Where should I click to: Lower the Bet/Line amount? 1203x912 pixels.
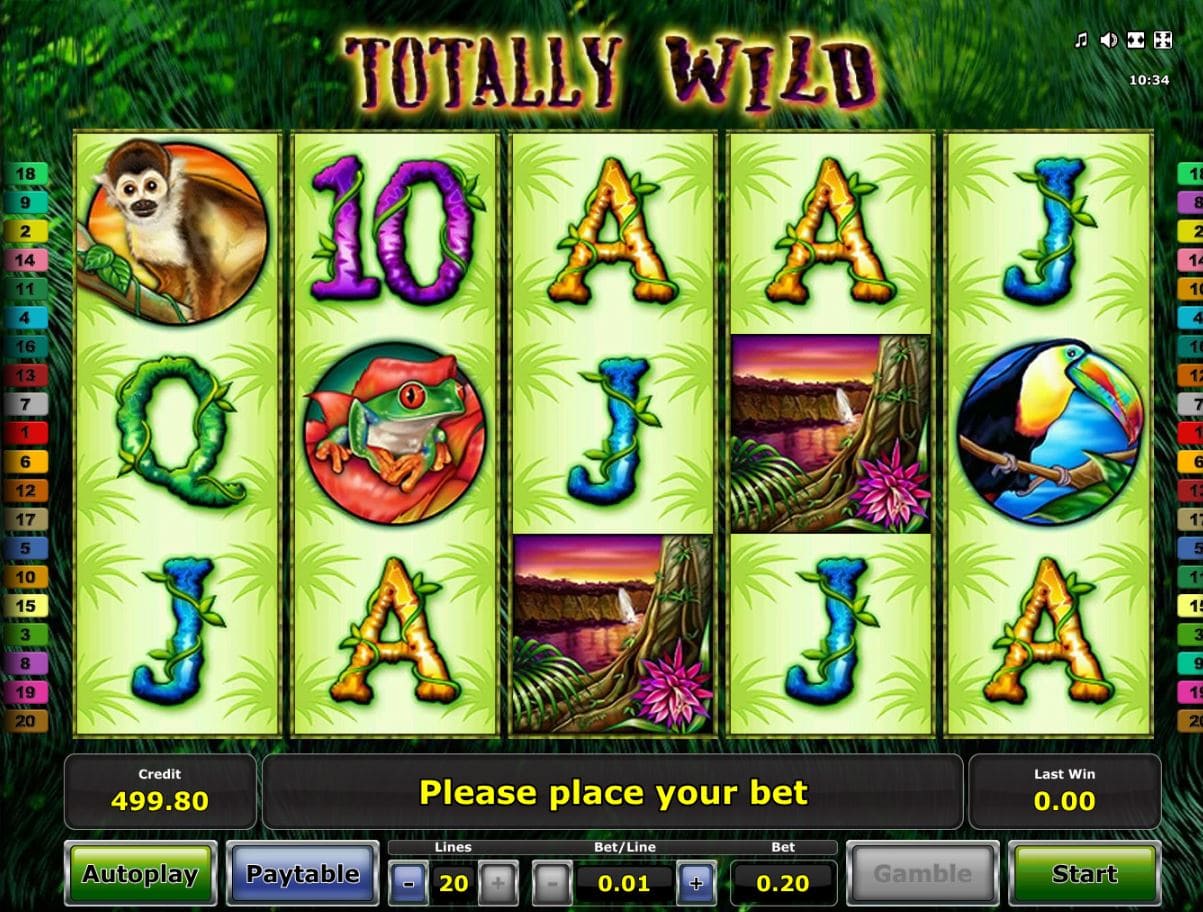[x=552, y=883]
